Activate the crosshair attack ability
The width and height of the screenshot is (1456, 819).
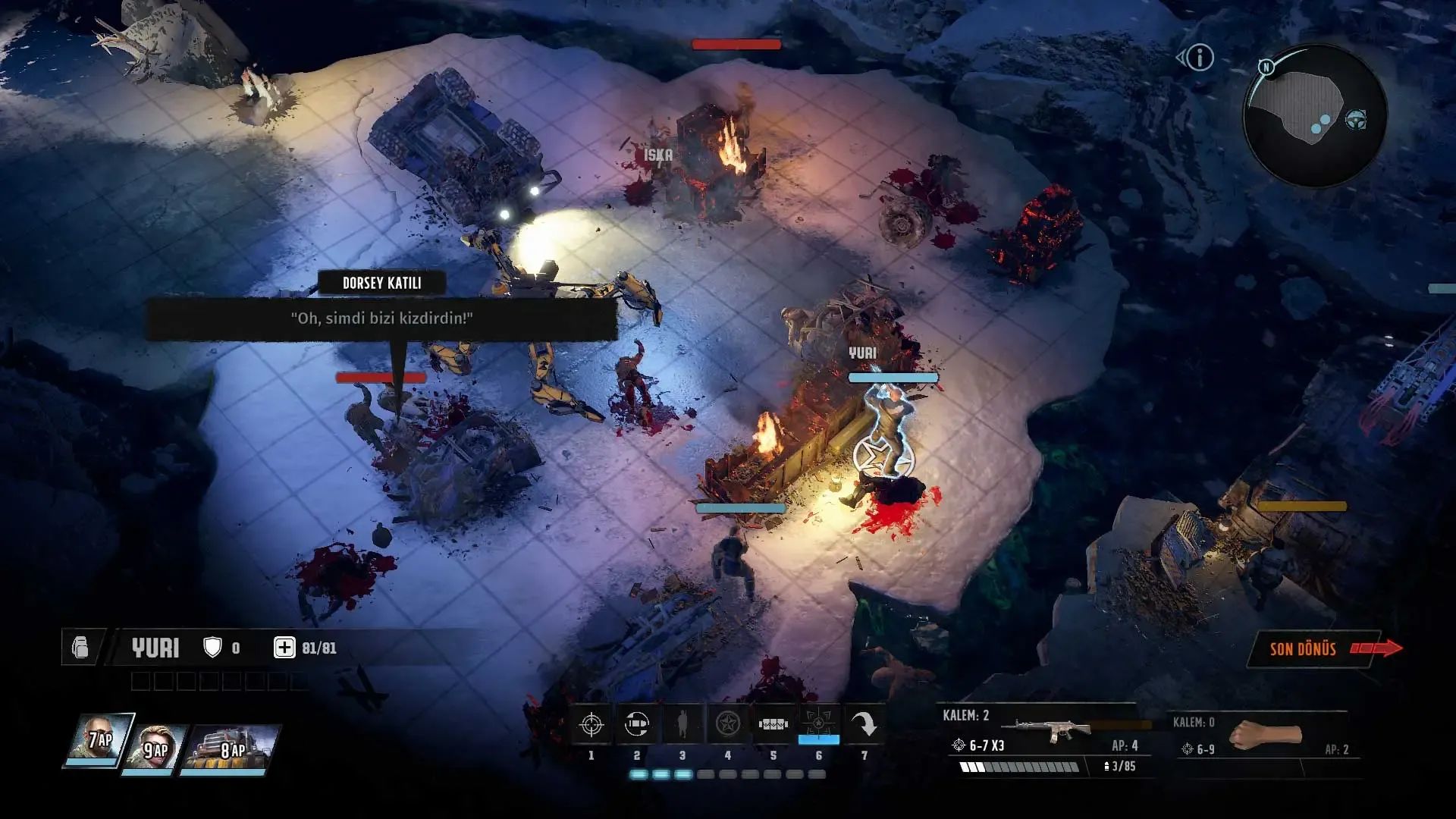(591, 725)
